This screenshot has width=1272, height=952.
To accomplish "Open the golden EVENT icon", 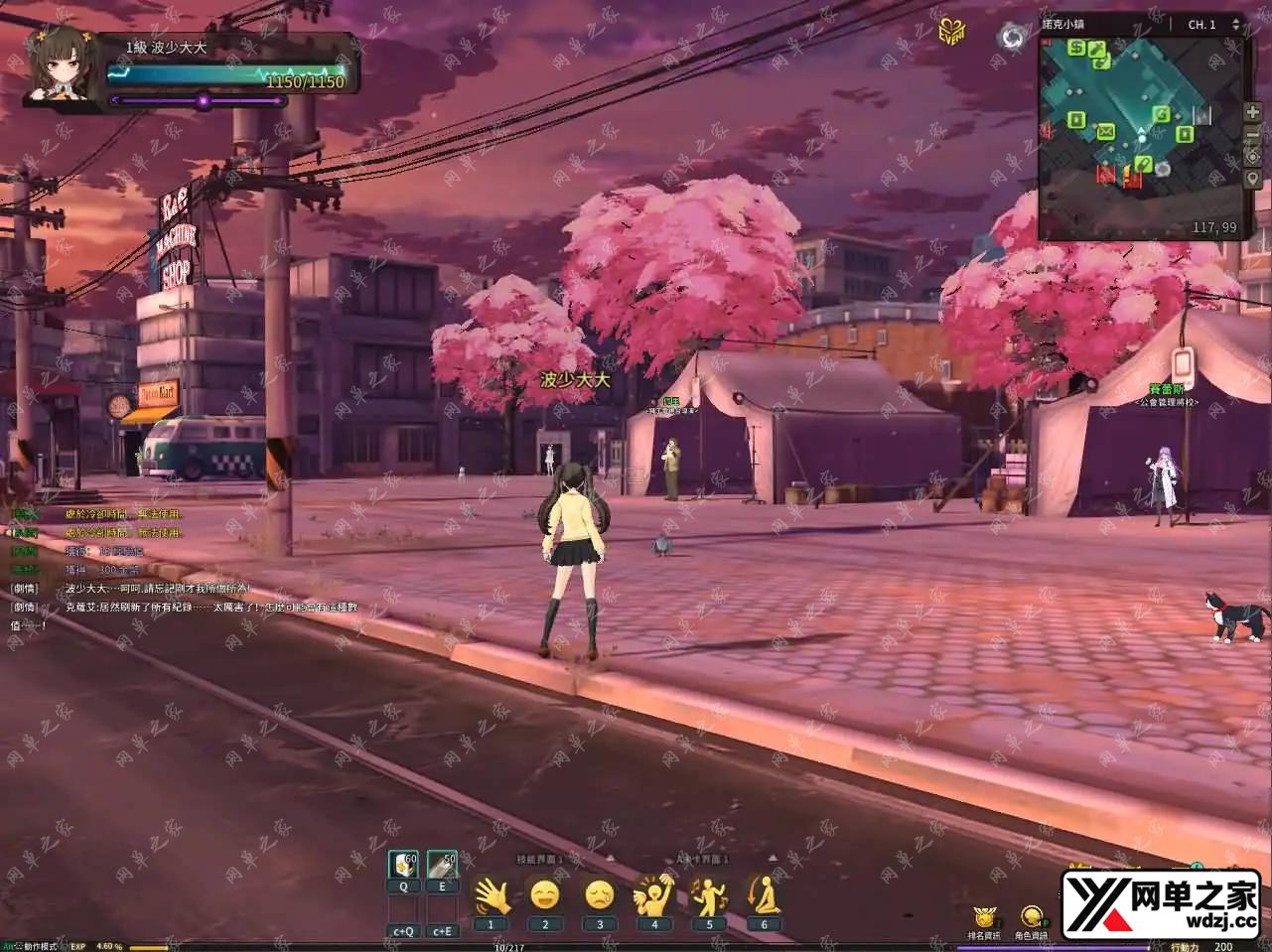I will (953, 30).
